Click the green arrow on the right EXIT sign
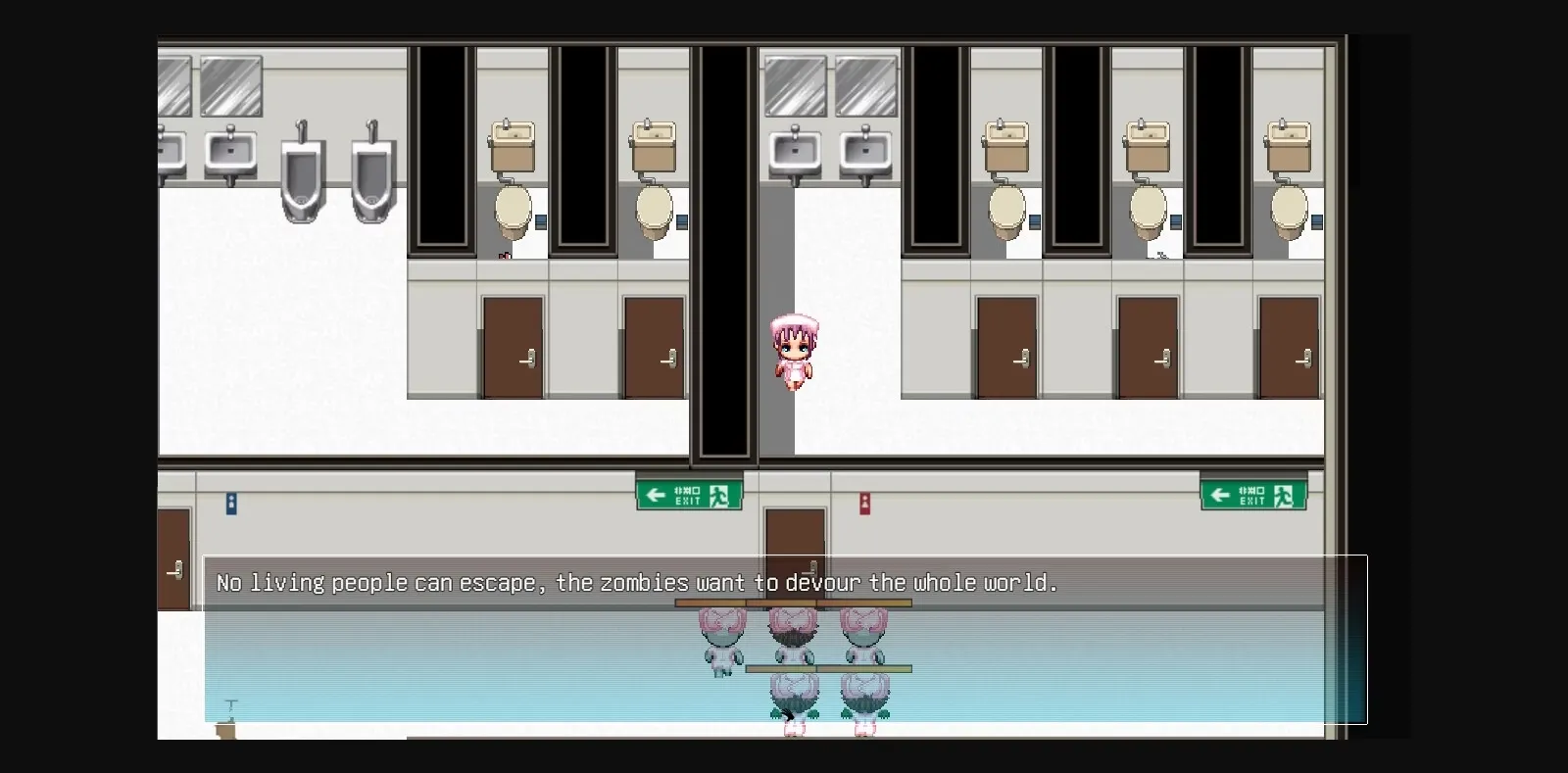This screenshot has width=1568, height=773. pos(1221,494)
